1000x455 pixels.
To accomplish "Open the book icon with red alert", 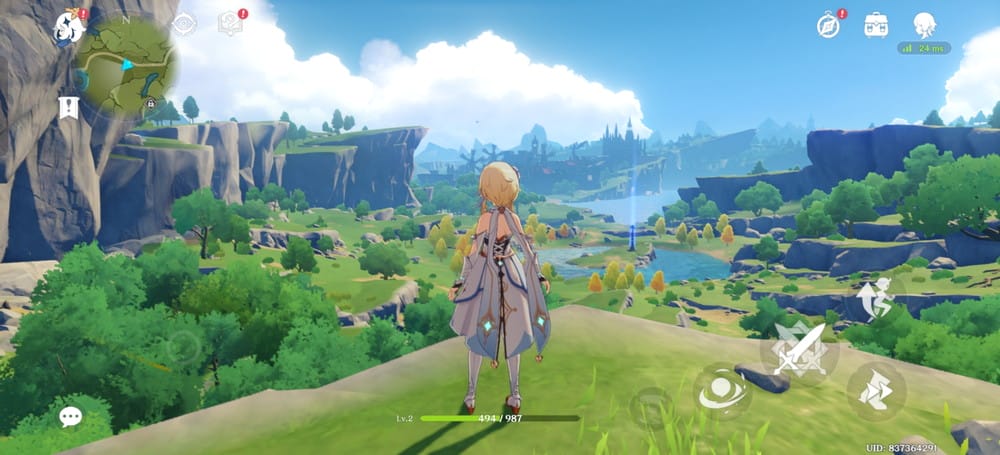I will 231,23.
